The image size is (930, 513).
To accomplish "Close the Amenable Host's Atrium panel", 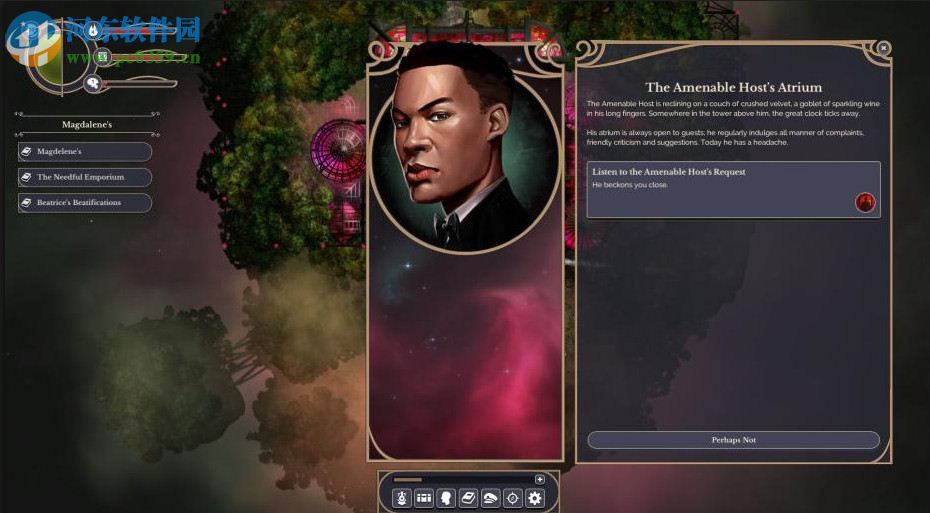I will 883,47.
